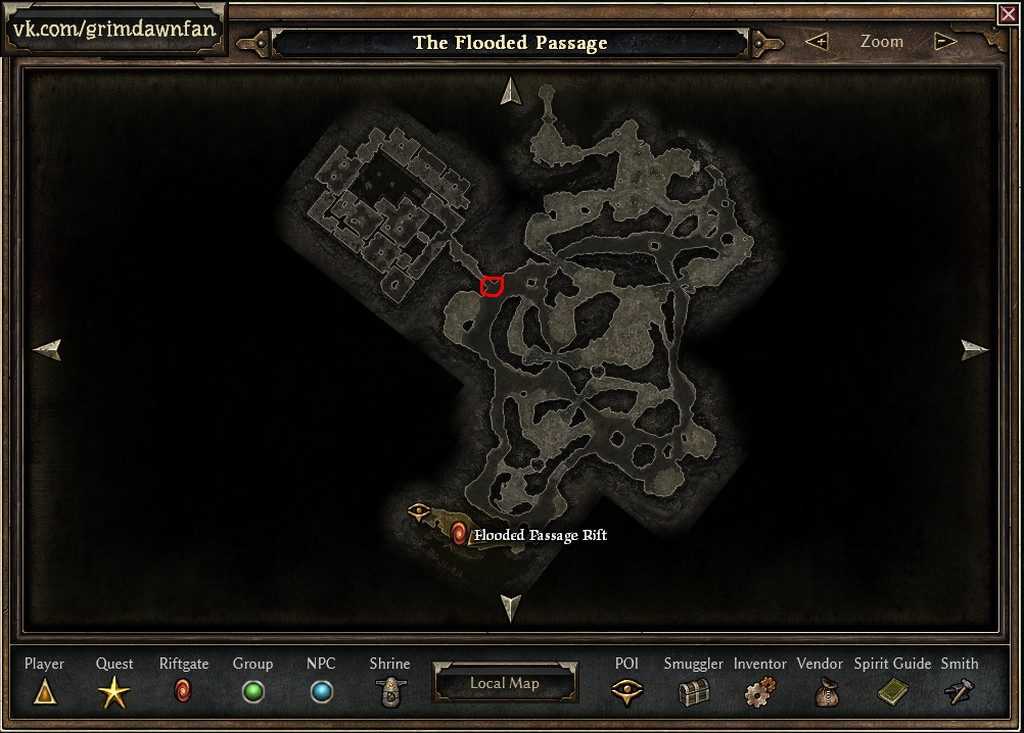Pan the map left with west arrow
Viewport: 1024px width, 733px height.
(47, 349)
